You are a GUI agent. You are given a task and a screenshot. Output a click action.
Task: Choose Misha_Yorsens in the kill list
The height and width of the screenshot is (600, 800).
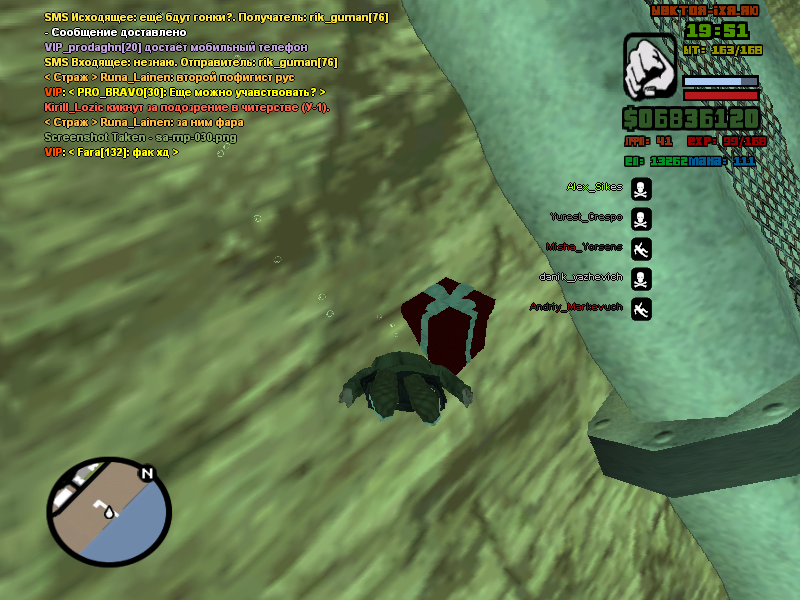click(584, 247)
